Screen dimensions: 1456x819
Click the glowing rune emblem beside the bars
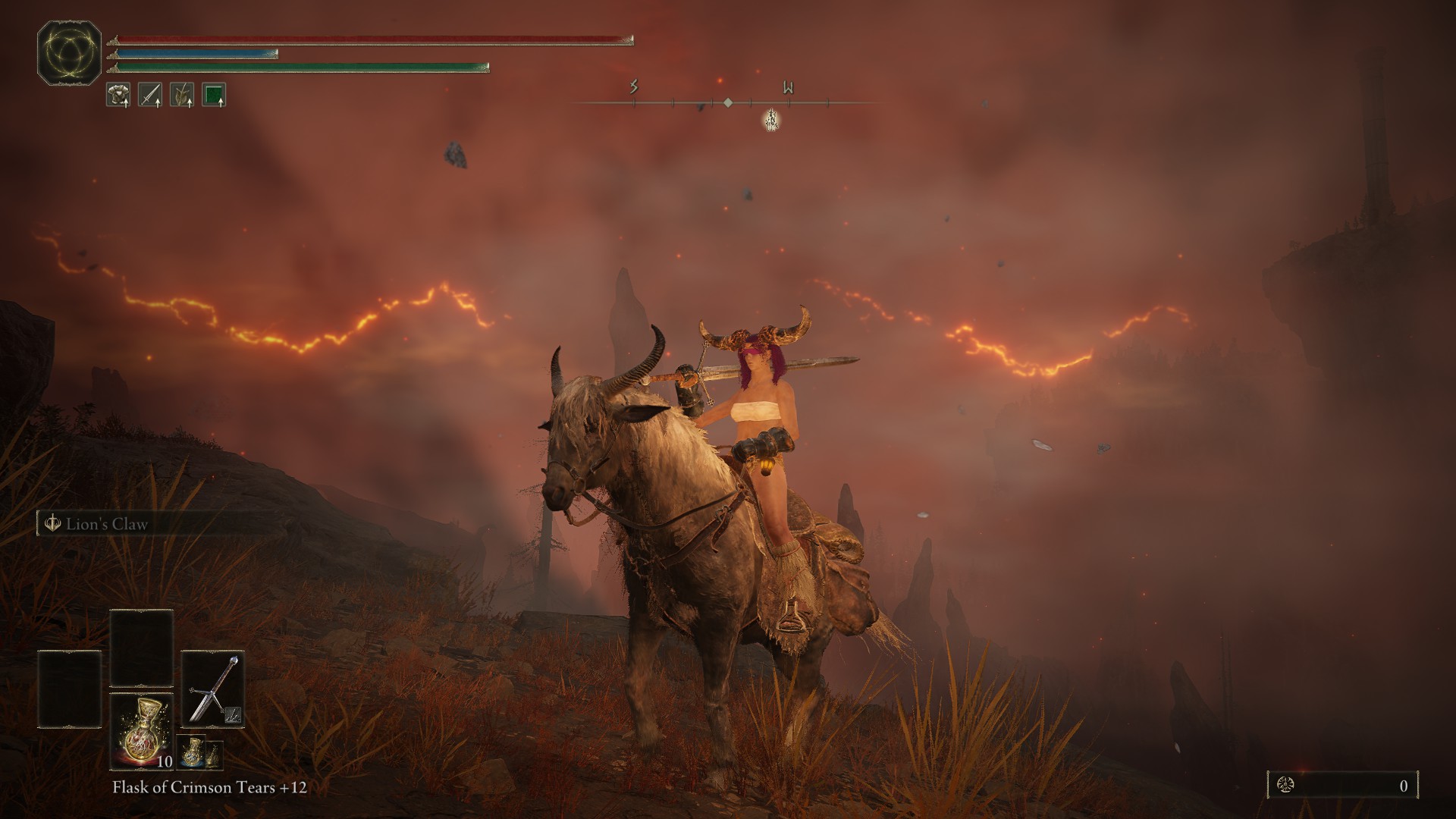69,52
